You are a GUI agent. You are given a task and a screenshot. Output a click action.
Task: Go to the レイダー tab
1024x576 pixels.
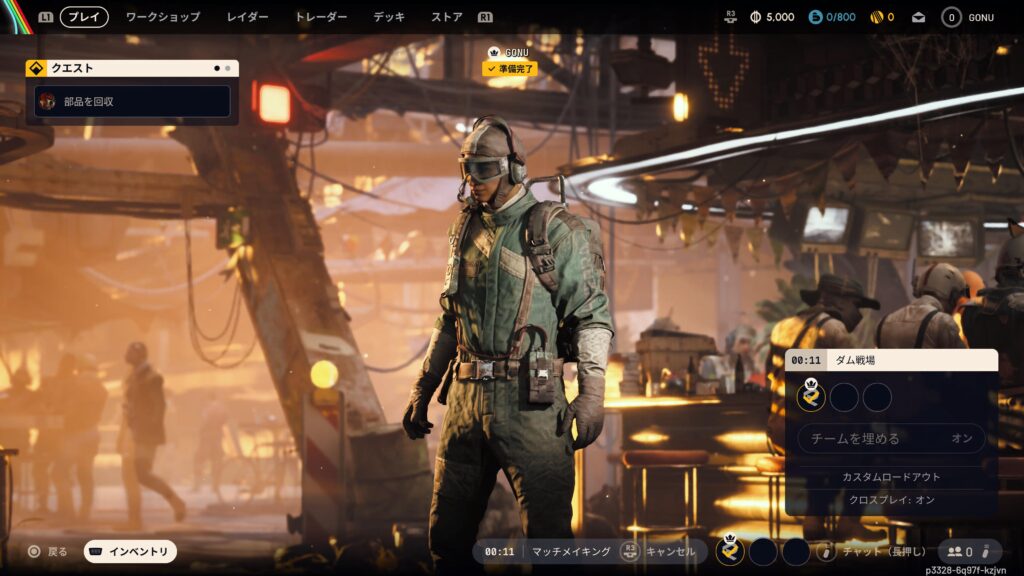coord(247,17)
